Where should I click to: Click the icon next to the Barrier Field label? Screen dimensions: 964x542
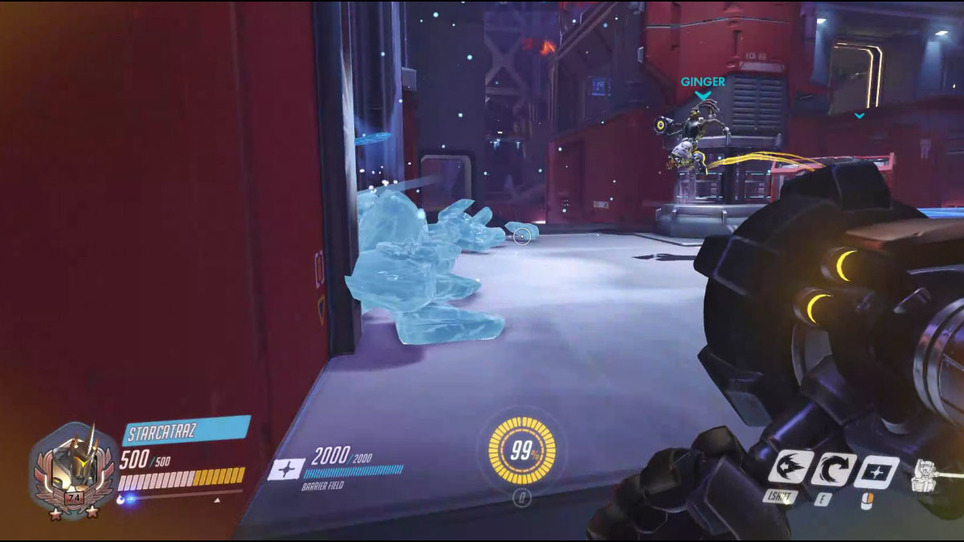[287, 468]
